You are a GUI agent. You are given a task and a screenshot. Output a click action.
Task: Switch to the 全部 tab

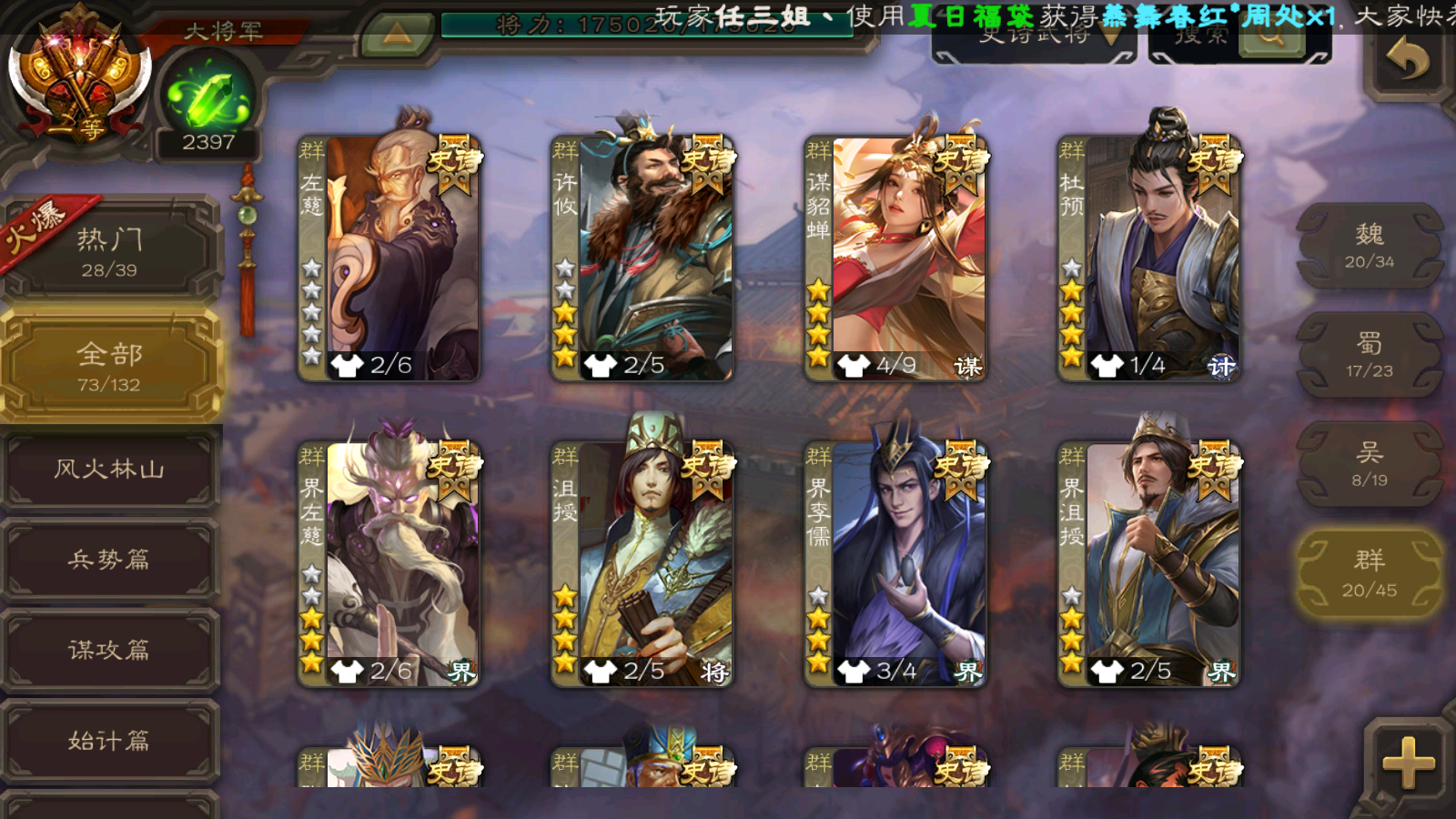[109, 366]
